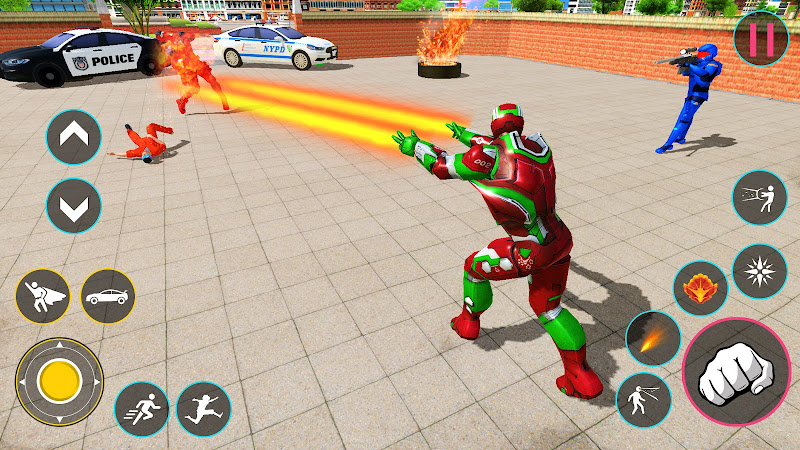
Task: Fire the eye laser beam attack
Action: pyautogui.click(x=644, y=400)
